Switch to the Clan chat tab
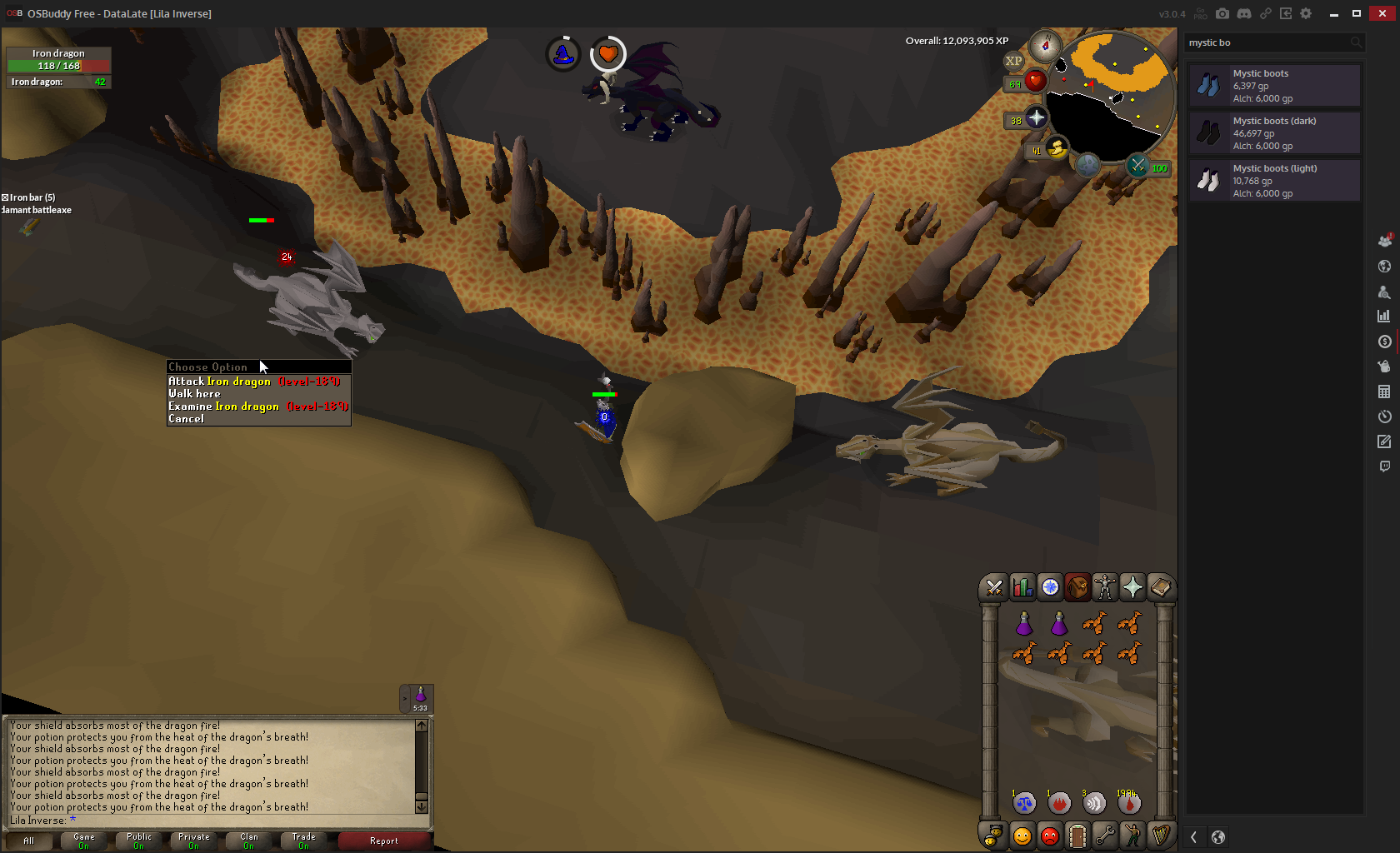The image size is (1400, 853). (249, 841)
